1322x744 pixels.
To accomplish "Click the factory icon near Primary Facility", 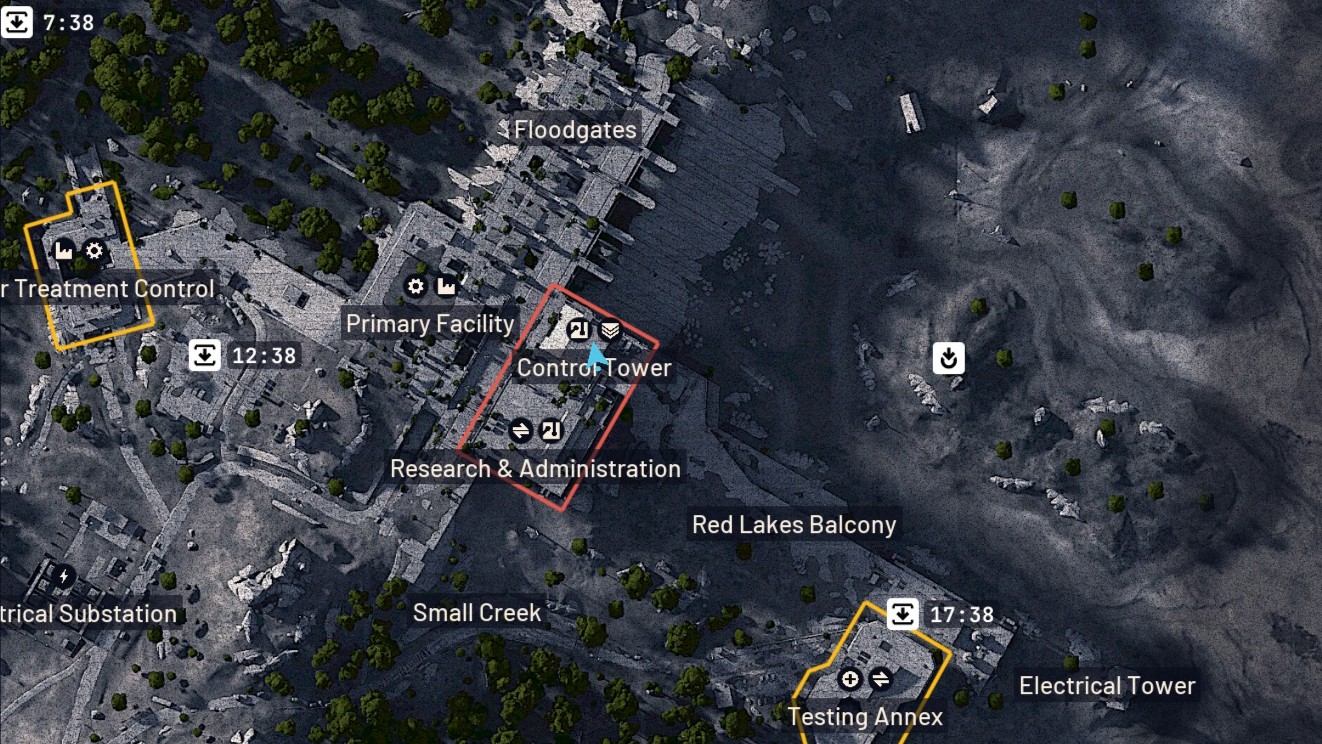I will (446, 286).
